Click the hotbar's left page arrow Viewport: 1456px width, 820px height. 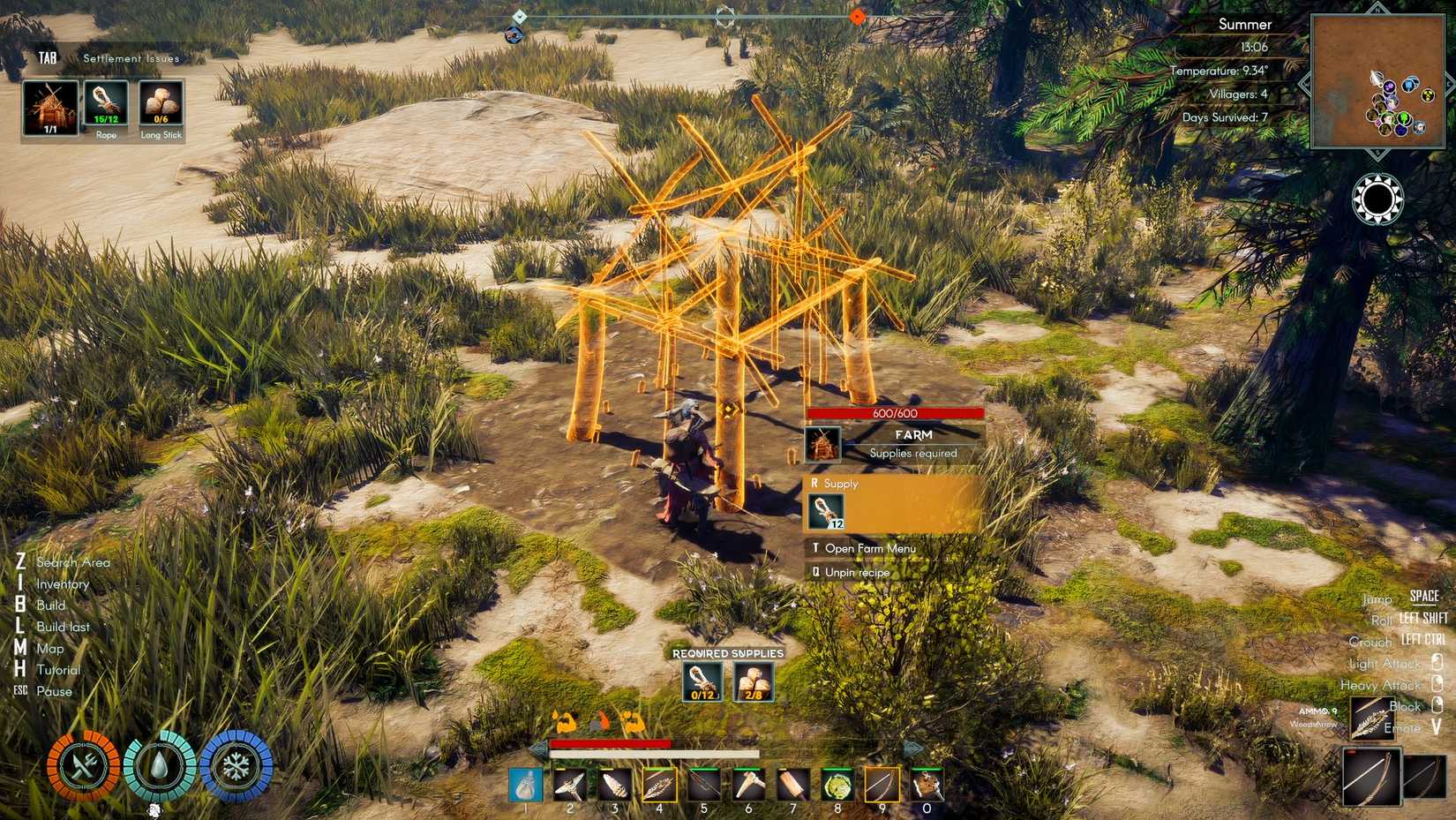537,749
